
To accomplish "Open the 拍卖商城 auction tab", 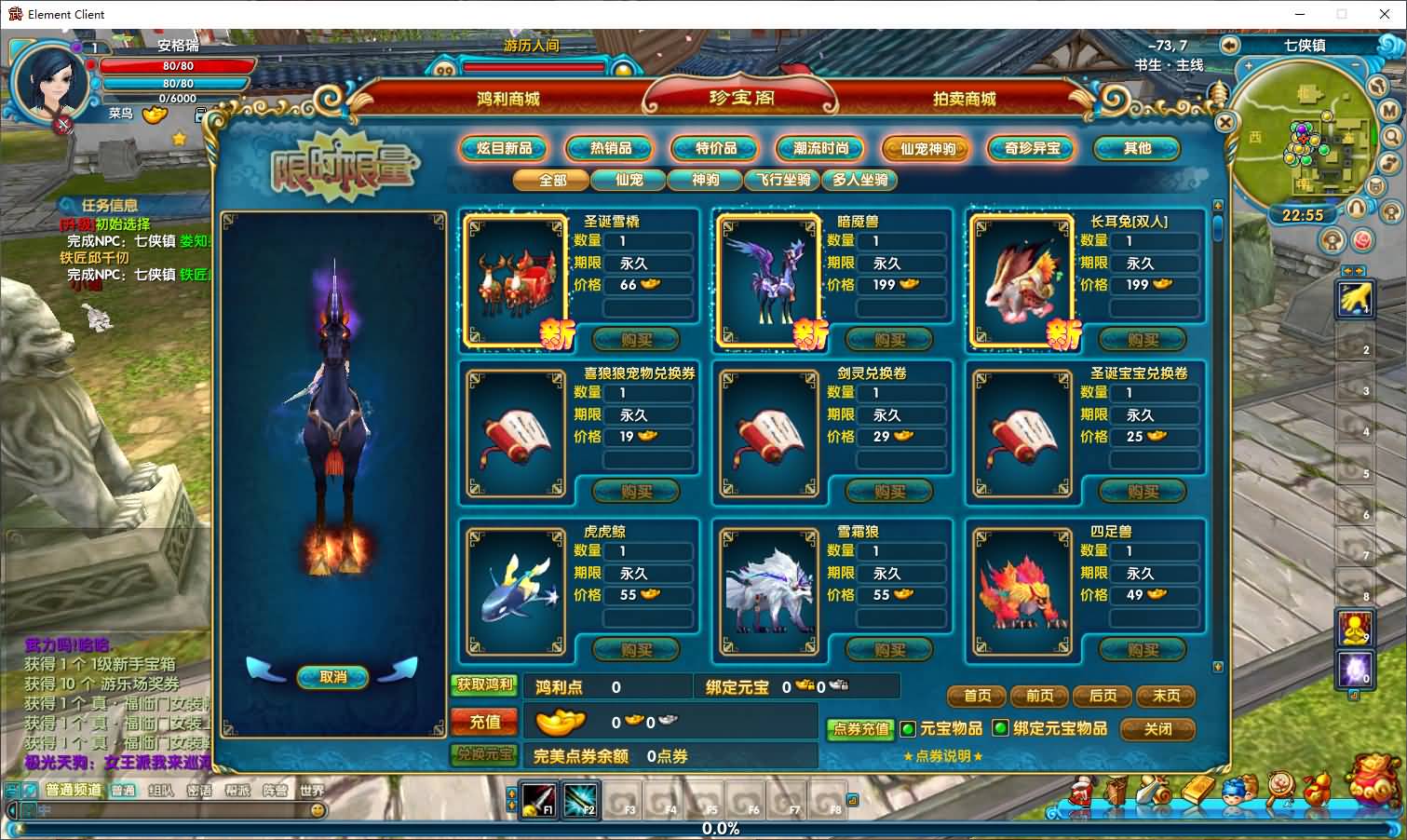I will [x=964, y=99].
